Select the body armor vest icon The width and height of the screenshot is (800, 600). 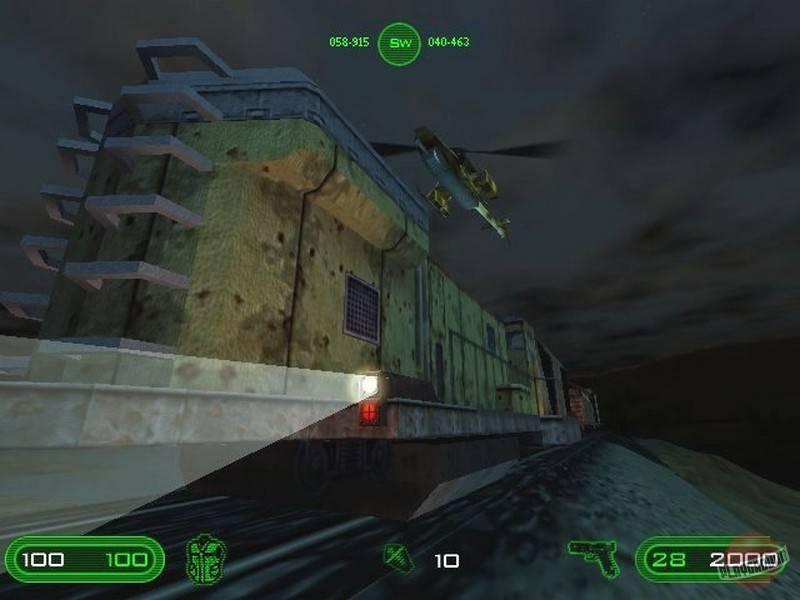click(x=206, y=559)
